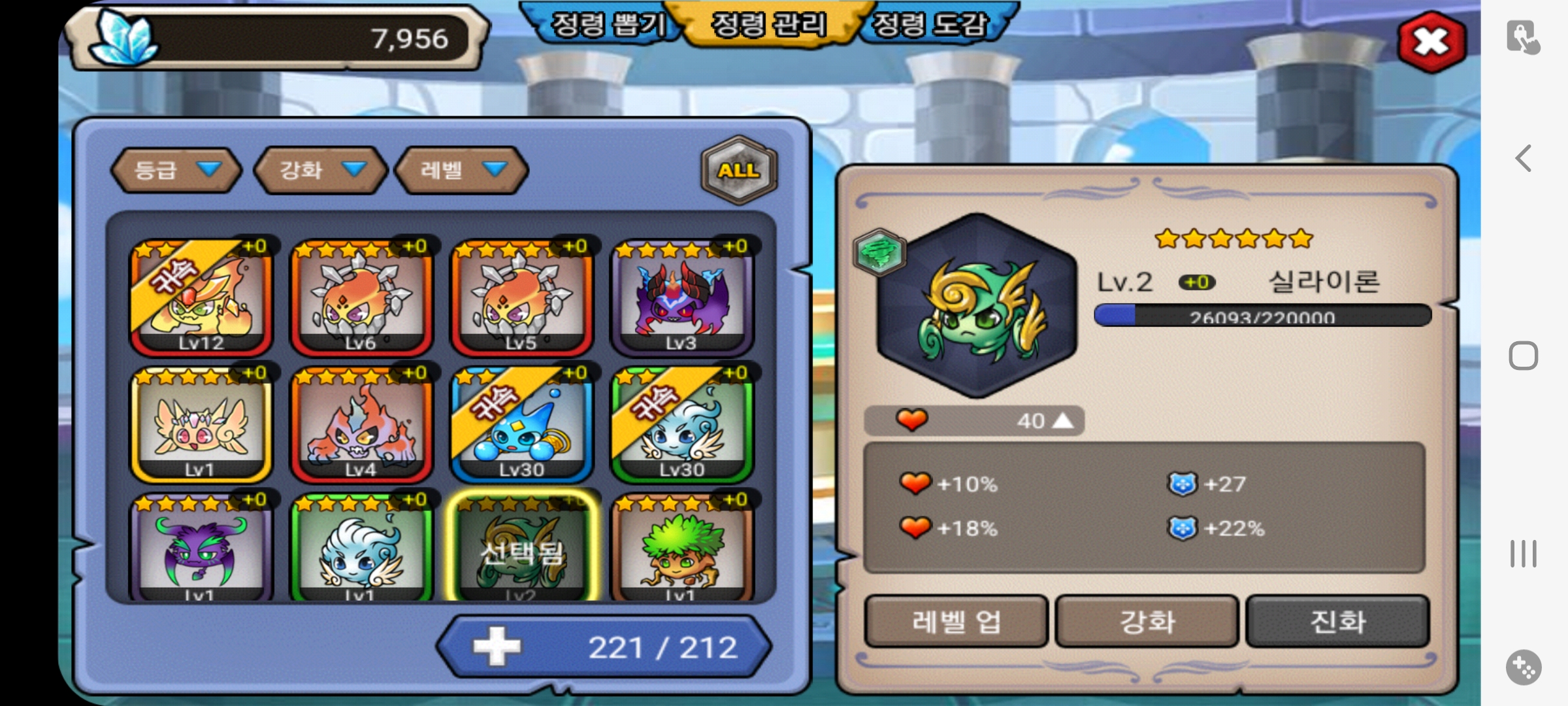Open the 등급 sort dropdown
Image resolution: width=1568 pixels, height=706 pixels.
[x=176, y=171]
